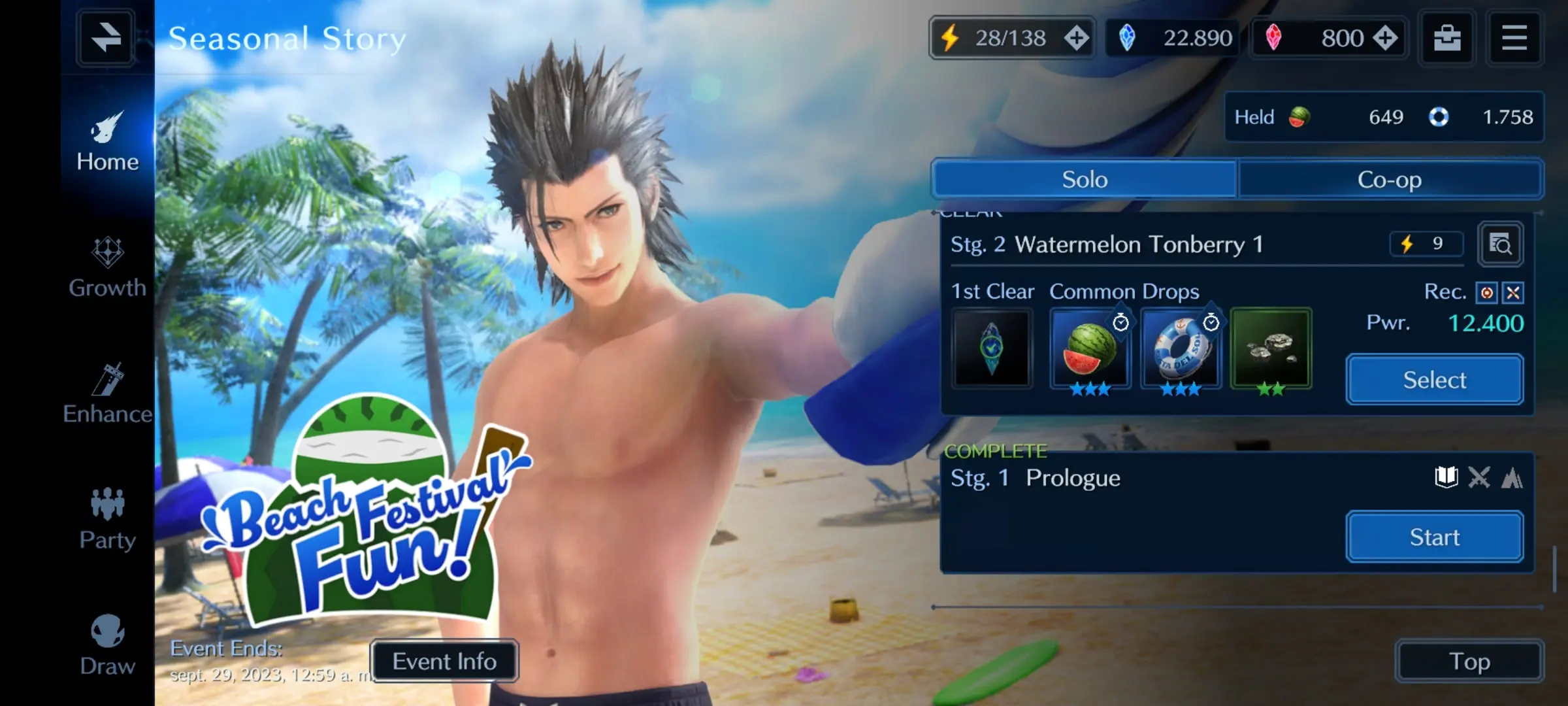Screen dimensions: 1568x706
Task: Inspect Watermelon Tonberry 1 stage details
Action: (x=1501, y=244)
